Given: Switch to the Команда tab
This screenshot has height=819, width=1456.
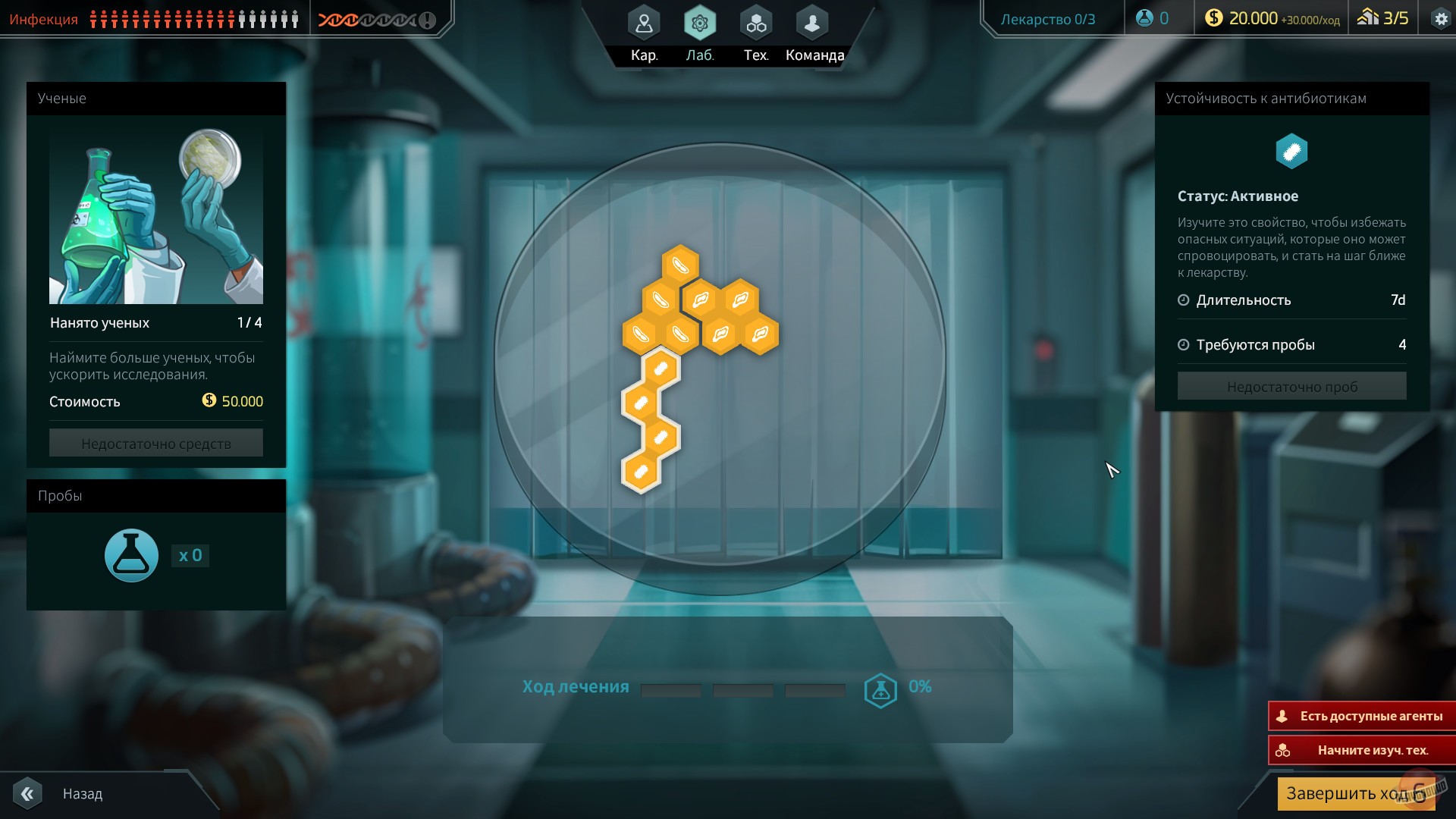Looking at the screenshot, I should pyautogui.click(x=811, y=23).
